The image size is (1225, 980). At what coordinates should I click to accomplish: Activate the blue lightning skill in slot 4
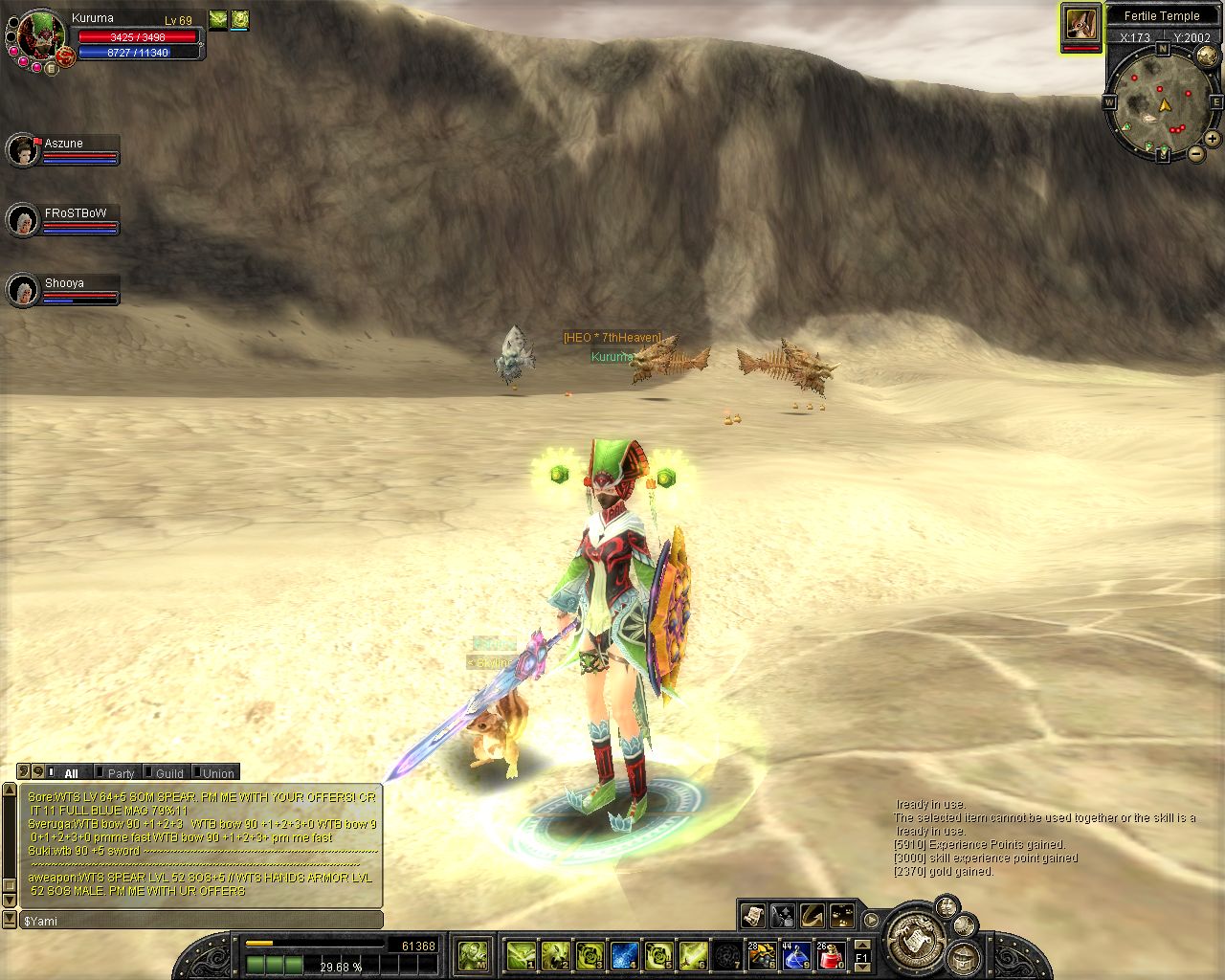(x=625, y=955)
